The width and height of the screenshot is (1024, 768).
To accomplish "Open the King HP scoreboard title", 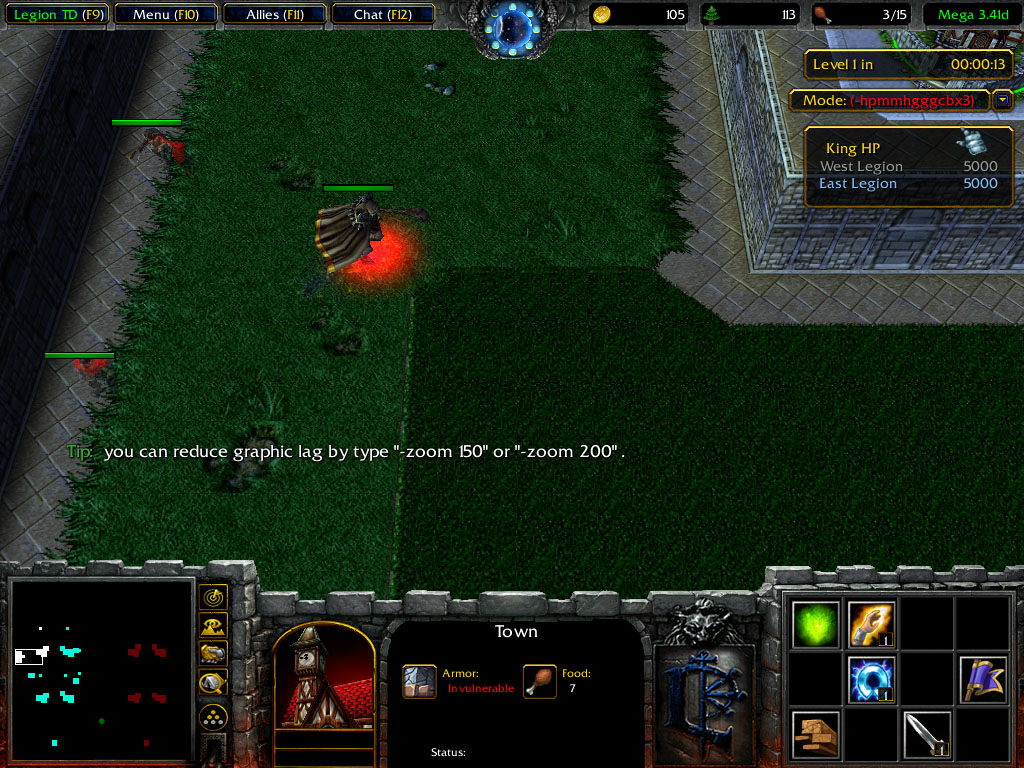I will pos(853,148).
